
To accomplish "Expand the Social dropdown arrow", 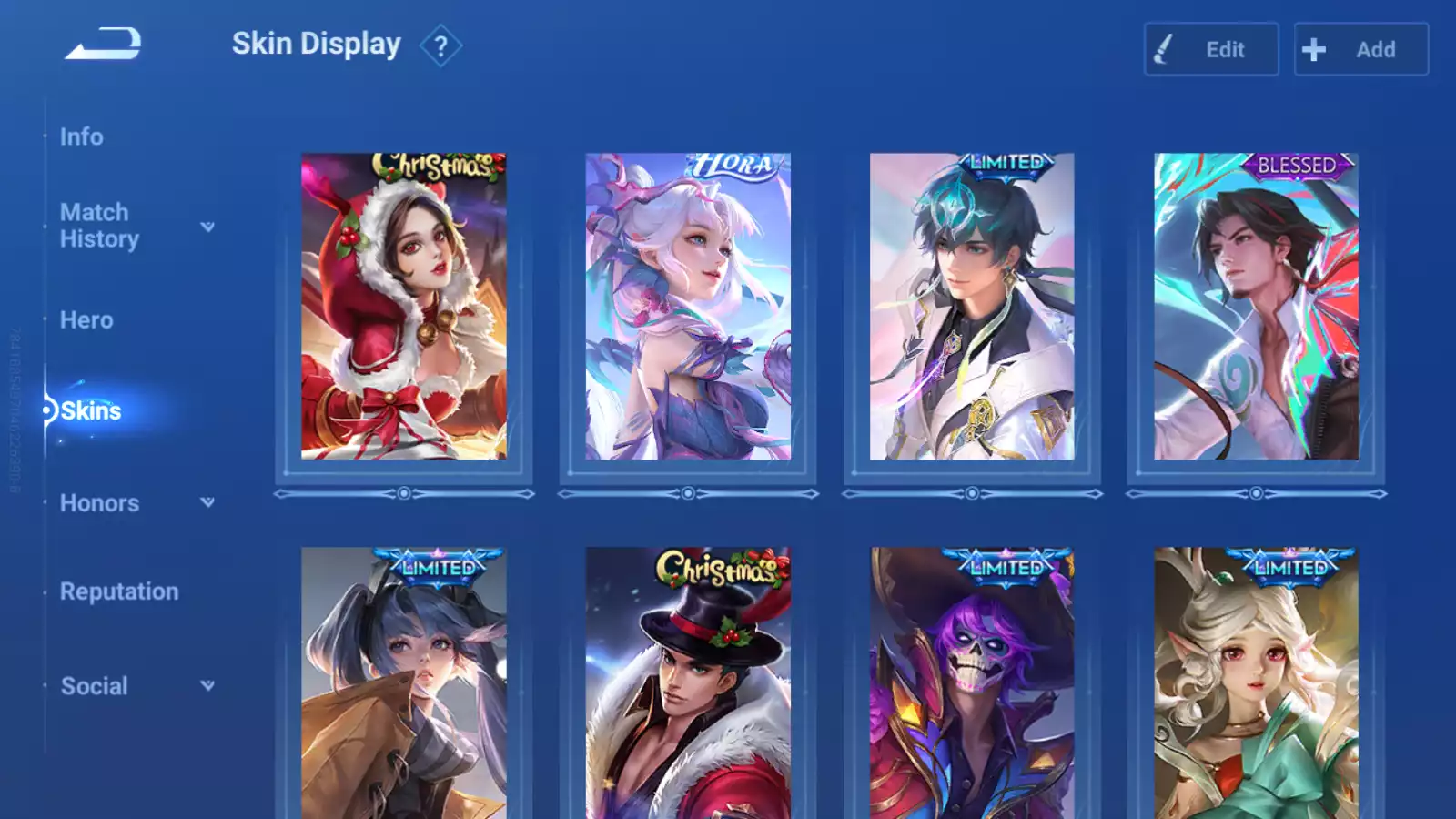I will click(x=207, y=685).
